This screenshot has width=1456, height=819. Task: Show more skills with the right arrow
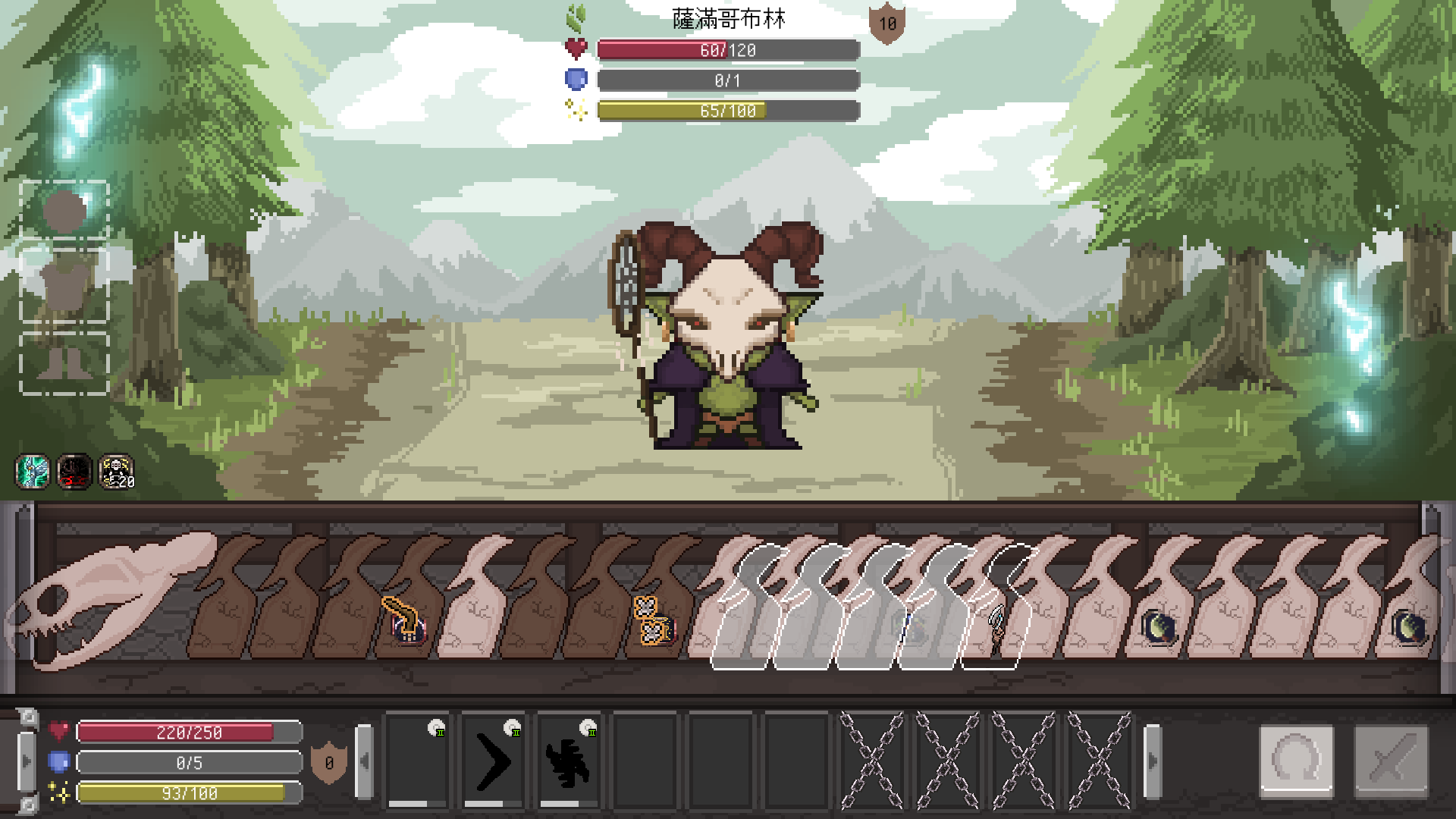click(x=1152, y=761)
